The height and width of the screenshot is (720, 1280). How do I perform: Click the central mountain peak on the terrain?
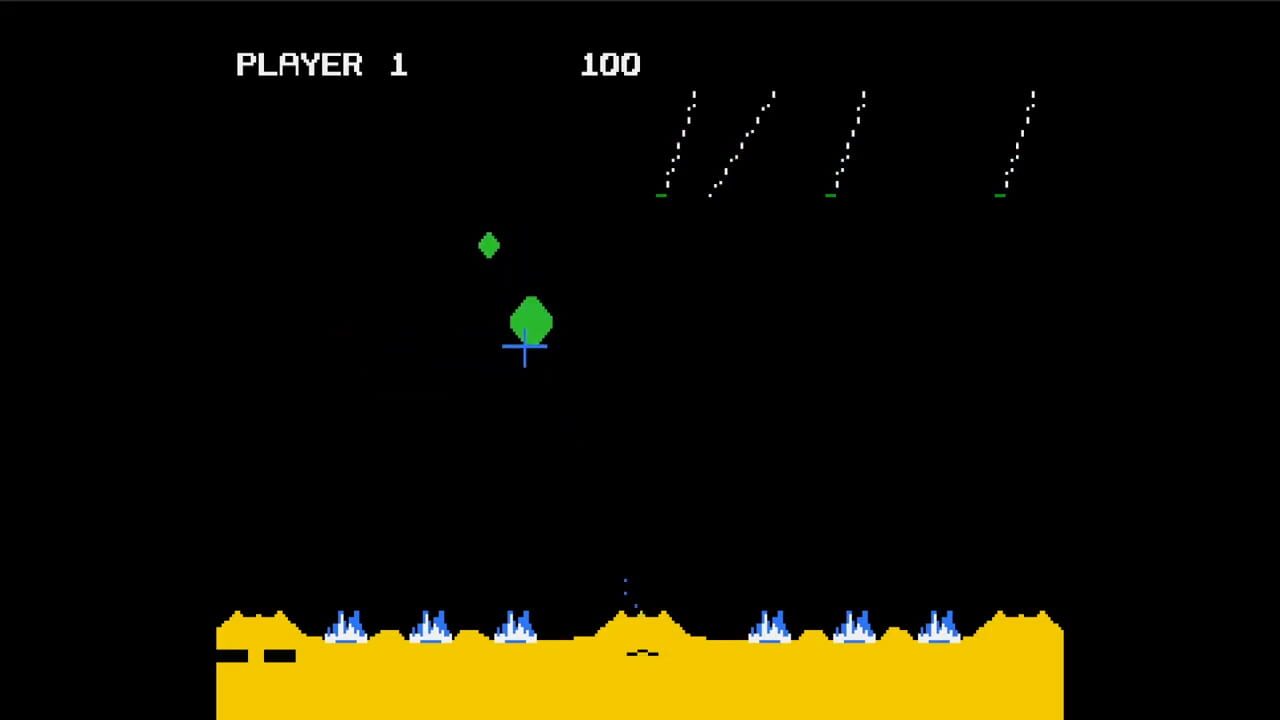(640, 615)
